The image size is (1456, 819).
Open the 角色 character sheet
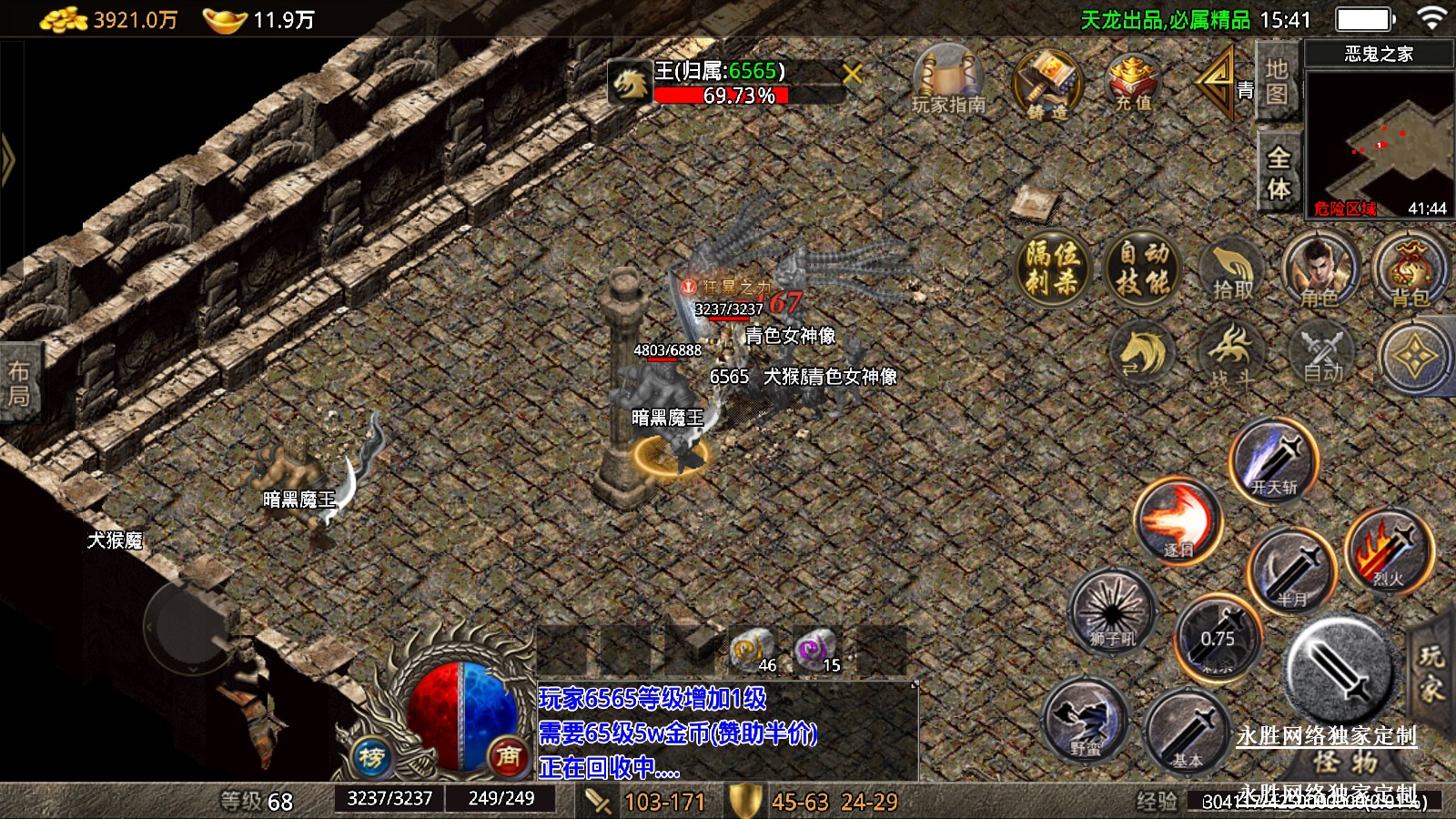[x=1319, y=269]
